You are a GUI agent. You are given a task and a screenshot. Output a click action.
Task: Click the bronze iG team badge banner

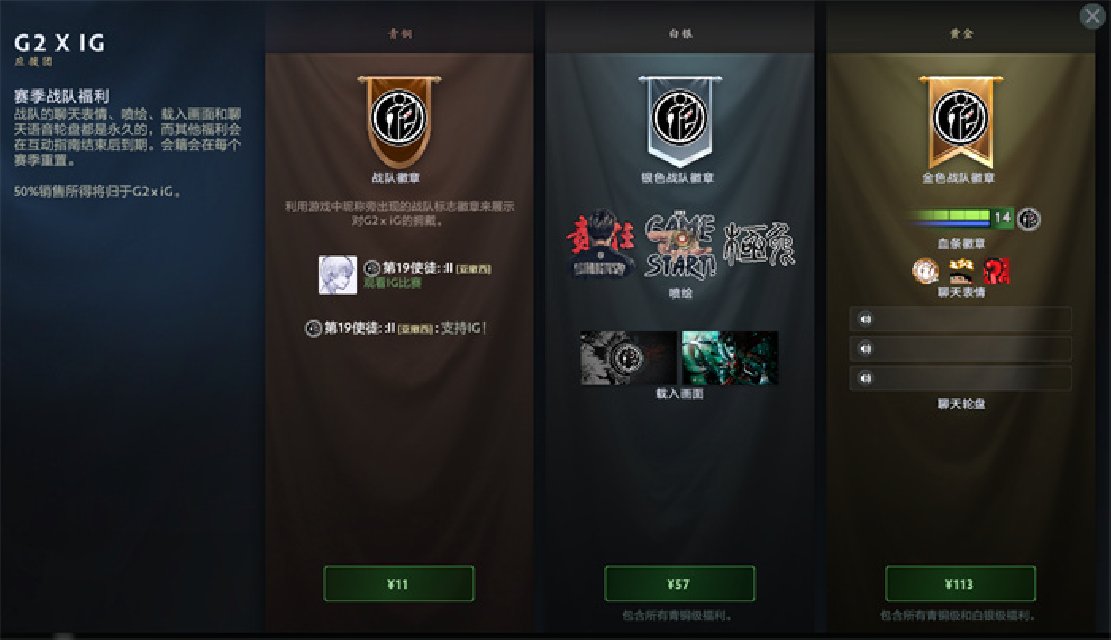click(x=398, y=120)
